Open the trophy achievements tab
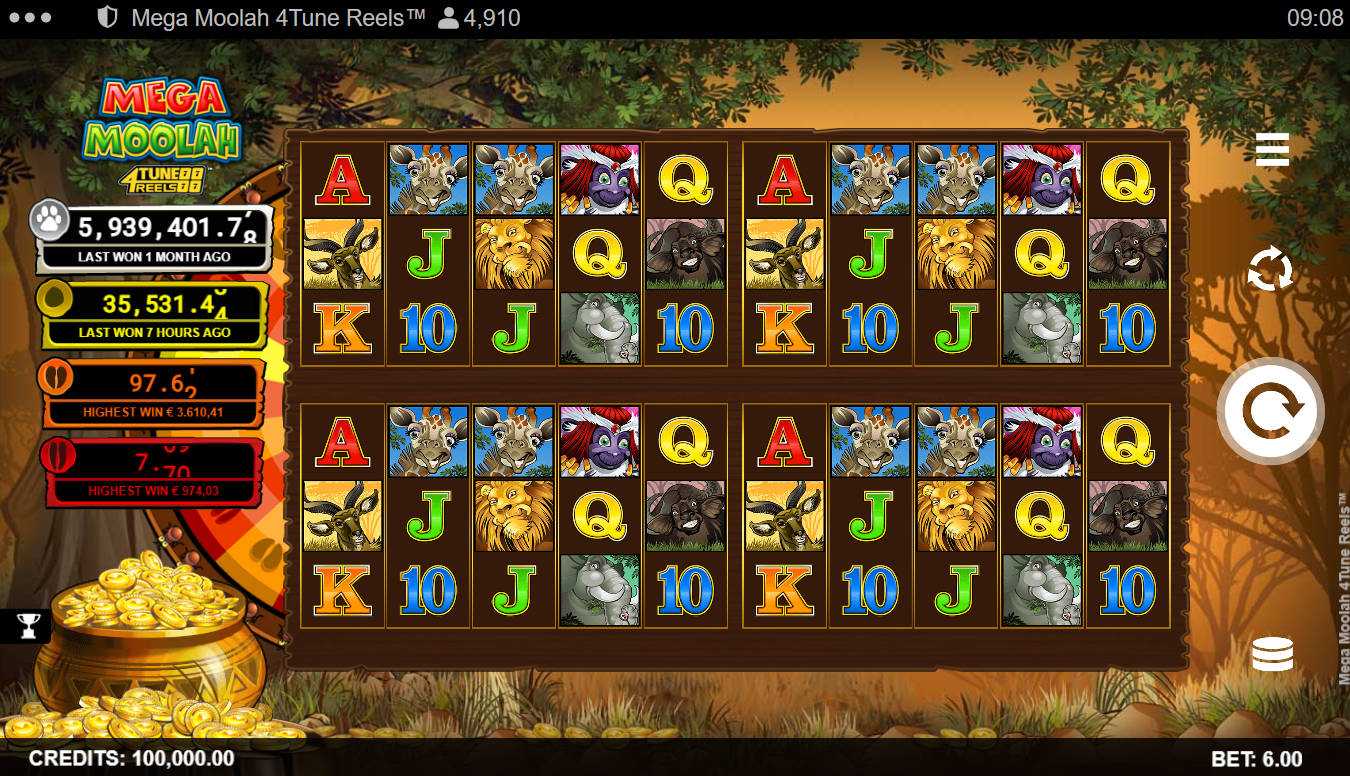The height and width of the screenshot is (776, 1350). (28, 626)
